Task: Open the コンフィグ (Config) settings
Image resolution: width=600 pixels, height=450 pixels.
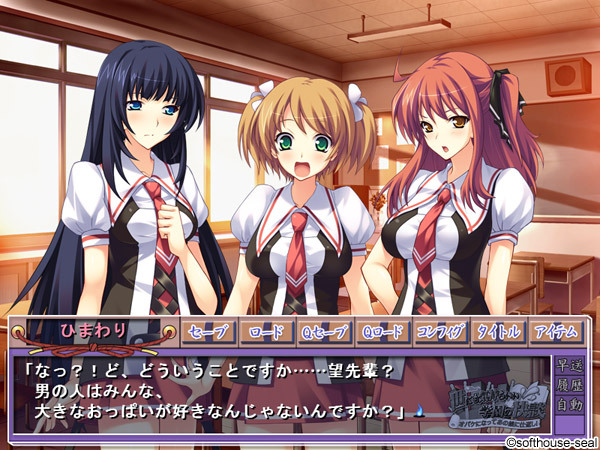Action: (x=440, y=333)
